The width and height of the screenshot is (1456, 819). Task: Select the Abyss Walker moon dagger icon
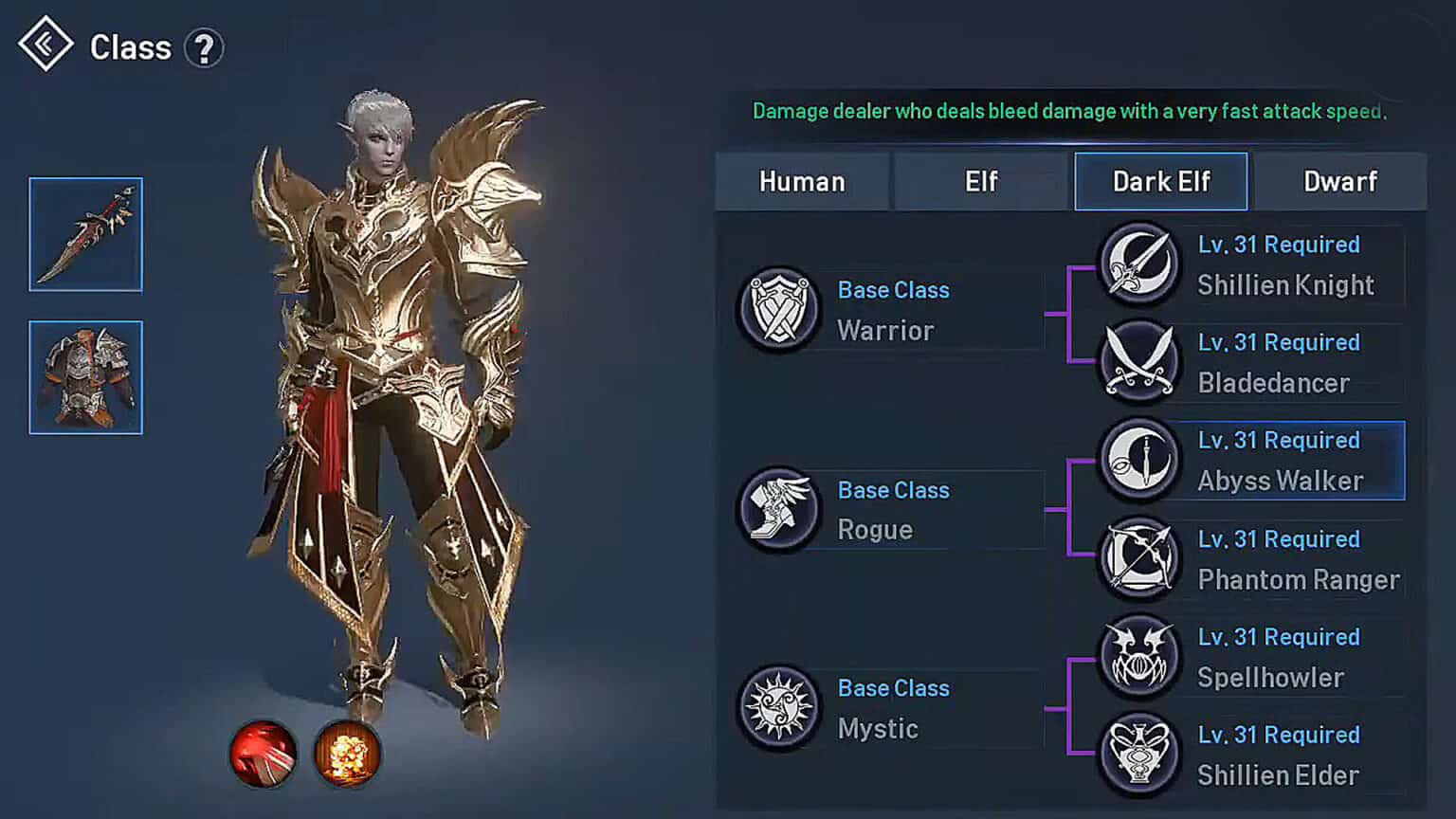pos(1137,462)
